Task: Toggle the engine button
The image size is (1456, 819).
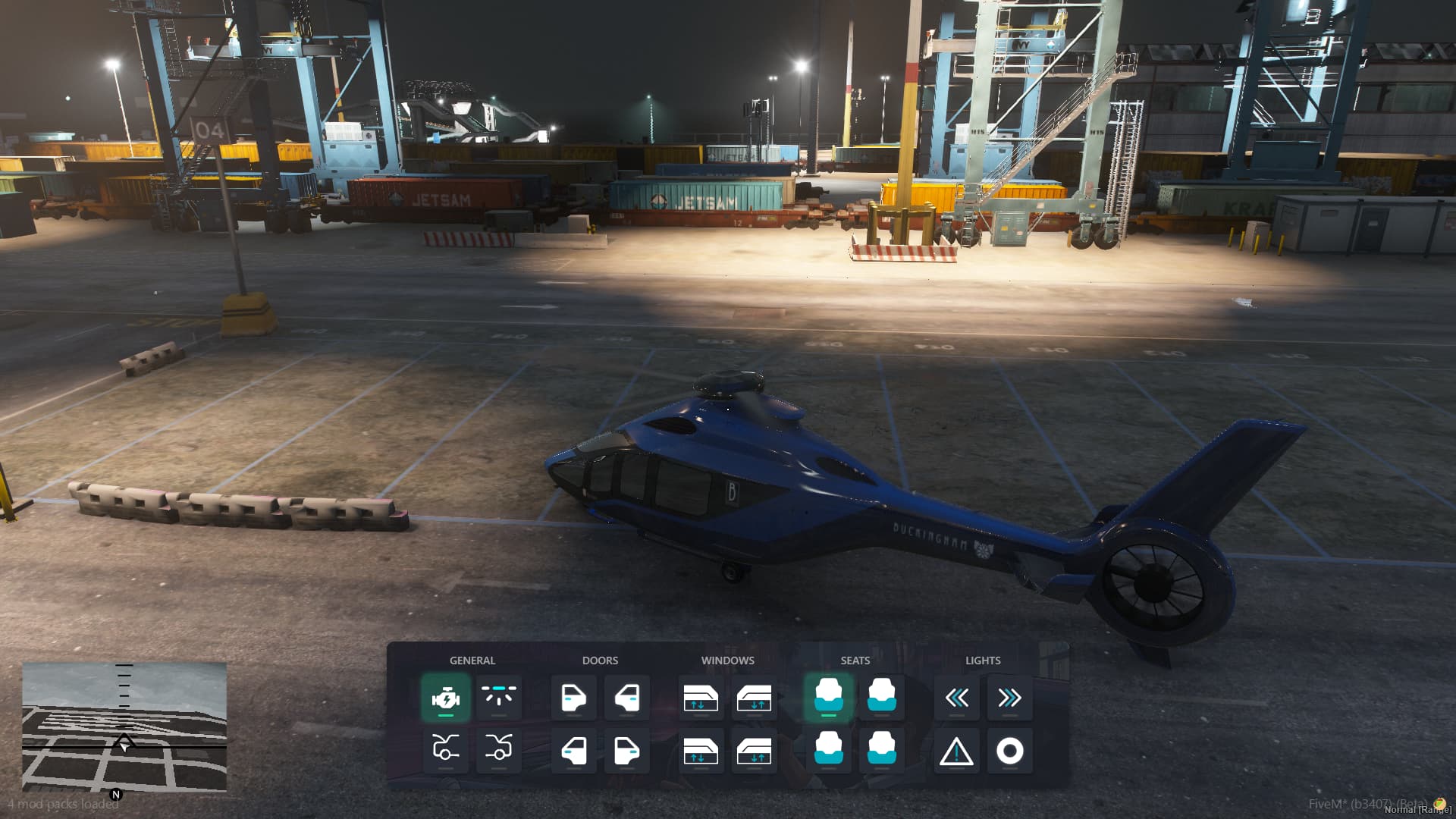Action: point(446,698)
